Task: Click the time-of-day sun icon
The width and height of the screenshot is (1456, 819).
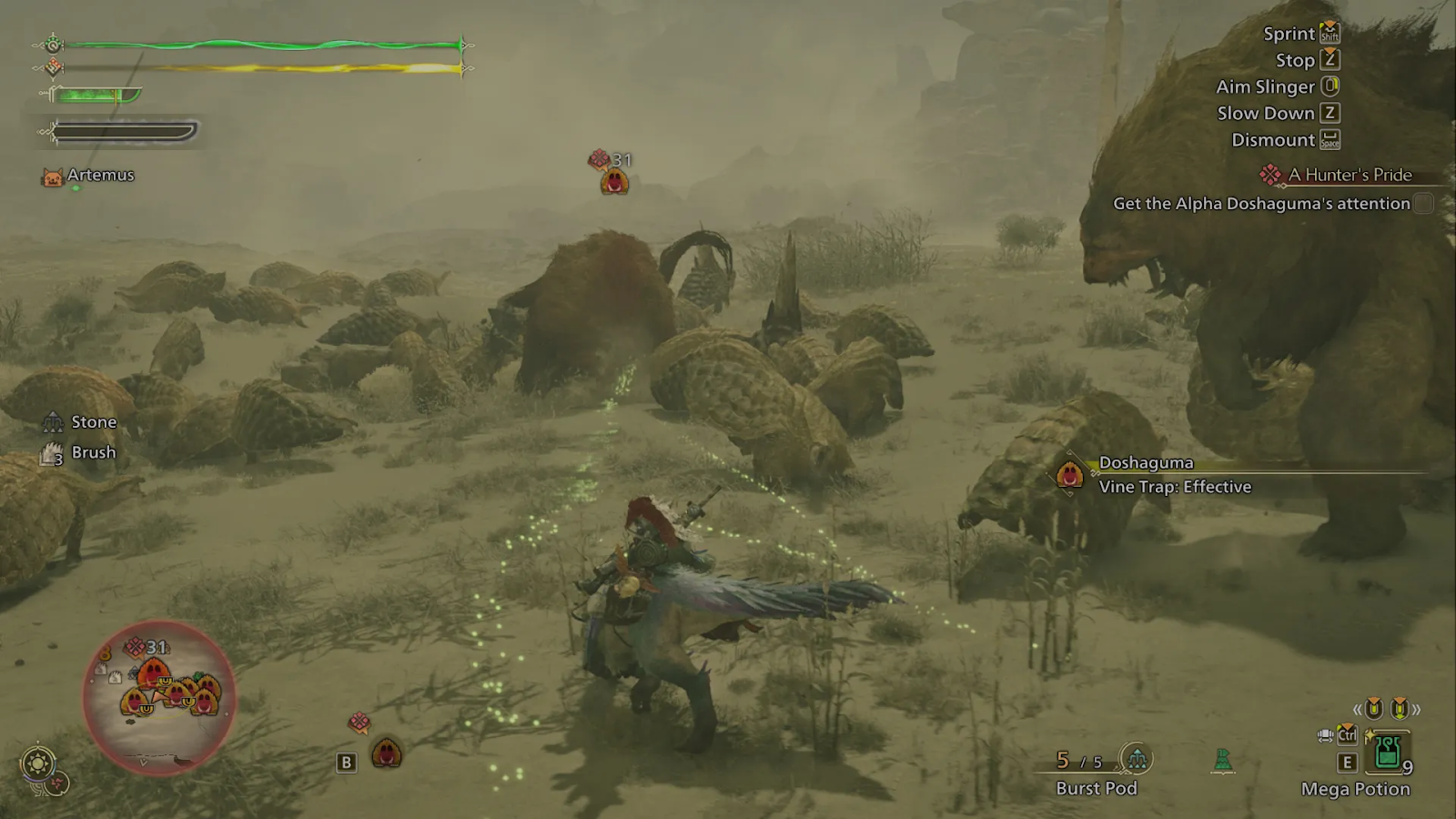Action: click(x=37, y=763)
